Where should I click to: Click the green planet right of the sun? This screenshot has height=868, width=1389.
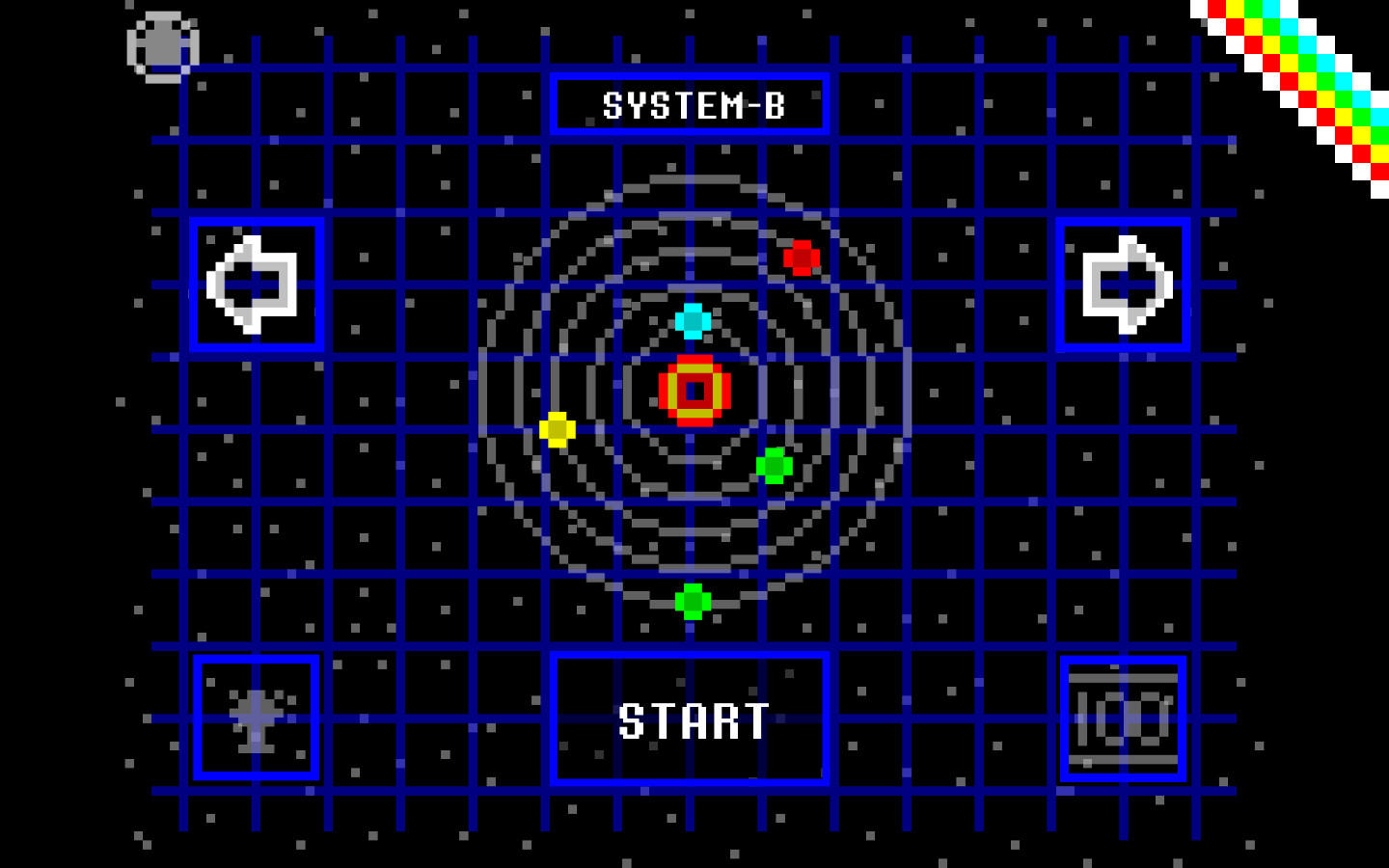(x=775, y=466)
